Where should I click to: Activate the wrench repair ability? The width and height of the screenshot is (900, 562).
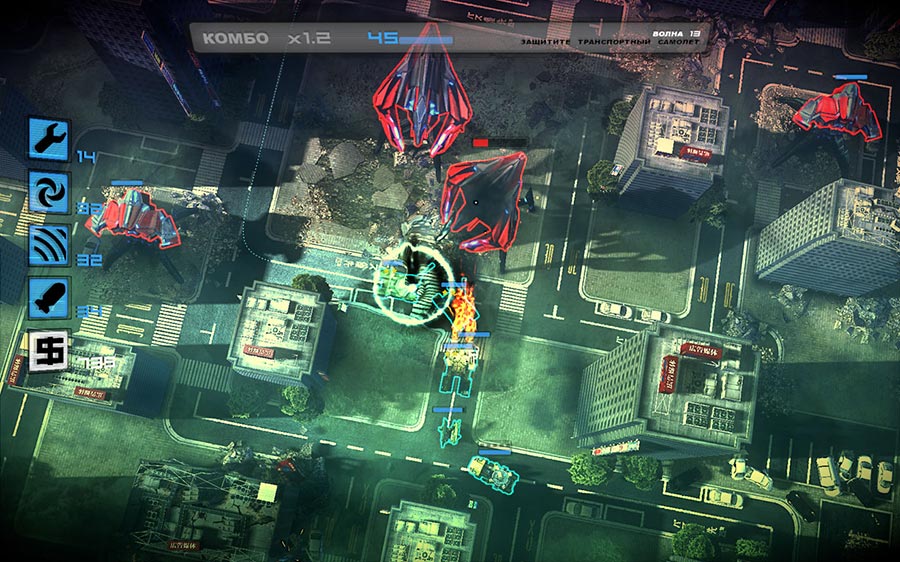click(49, 138)
